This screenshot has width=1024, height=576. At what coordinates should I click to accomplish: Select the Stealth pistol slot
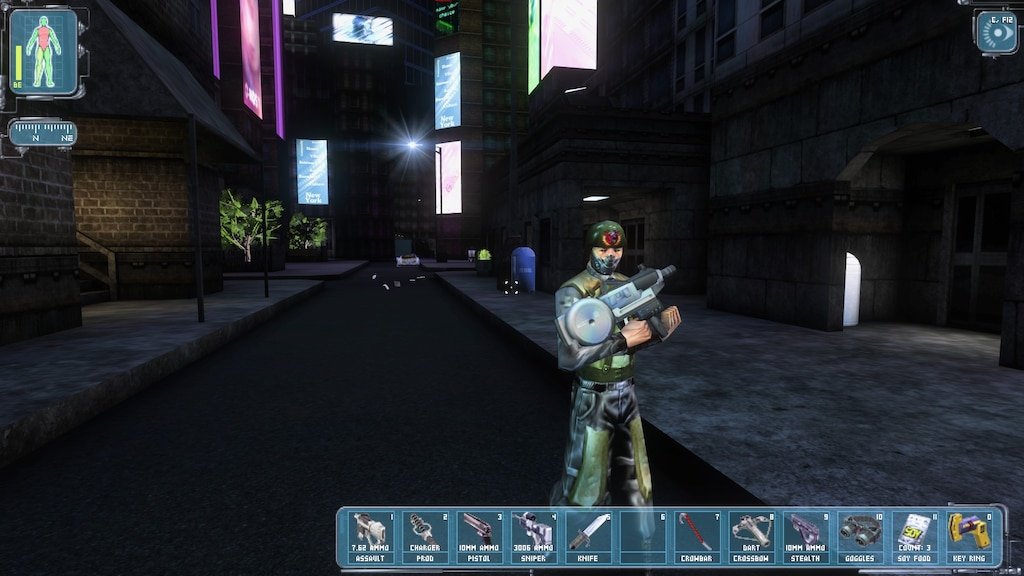pyautogui.click(x=804, y=537)
